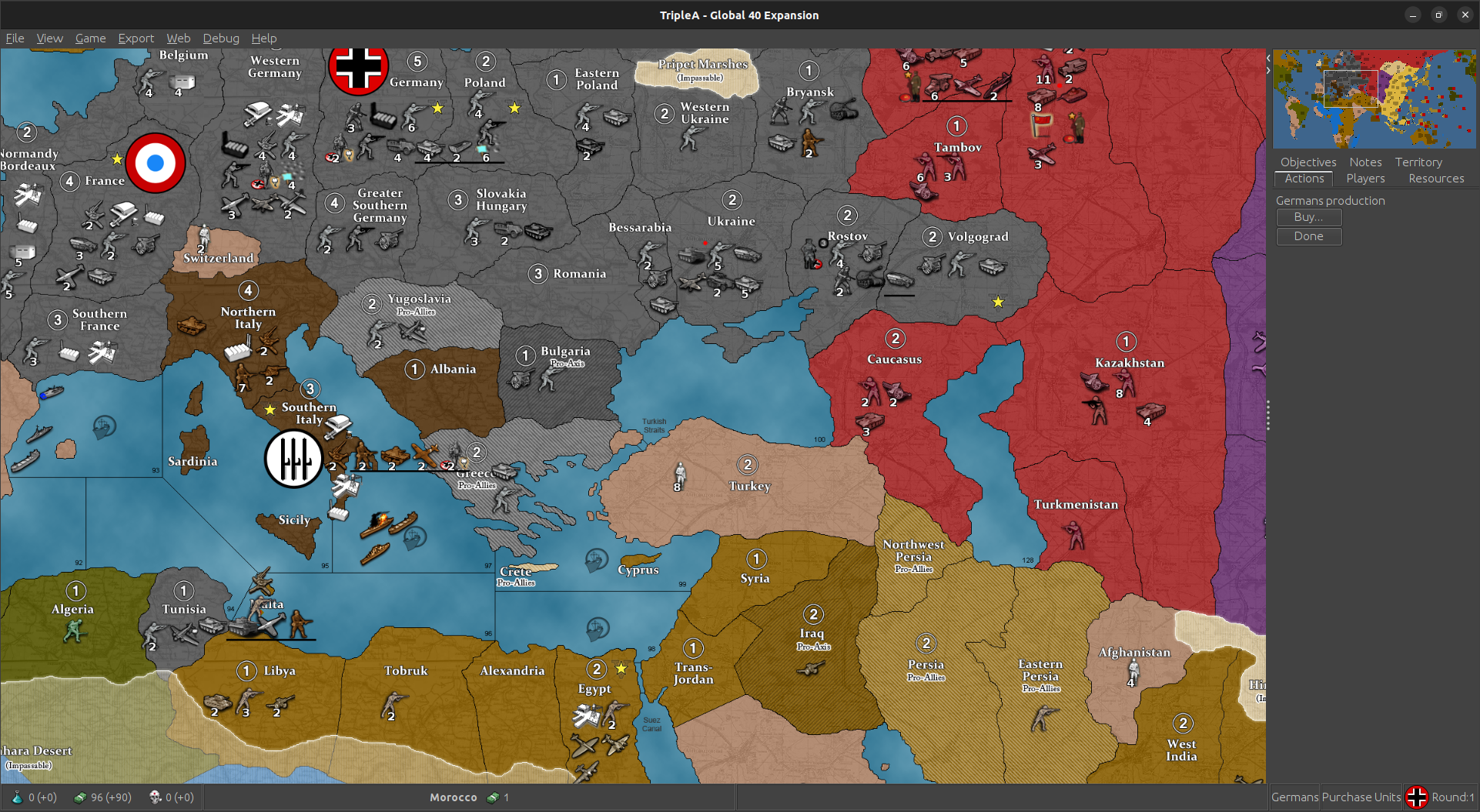The image size is (1480, 812).
Task: Click the money icon showing 96 (+90) PUs
Action: tap(80, 797)
